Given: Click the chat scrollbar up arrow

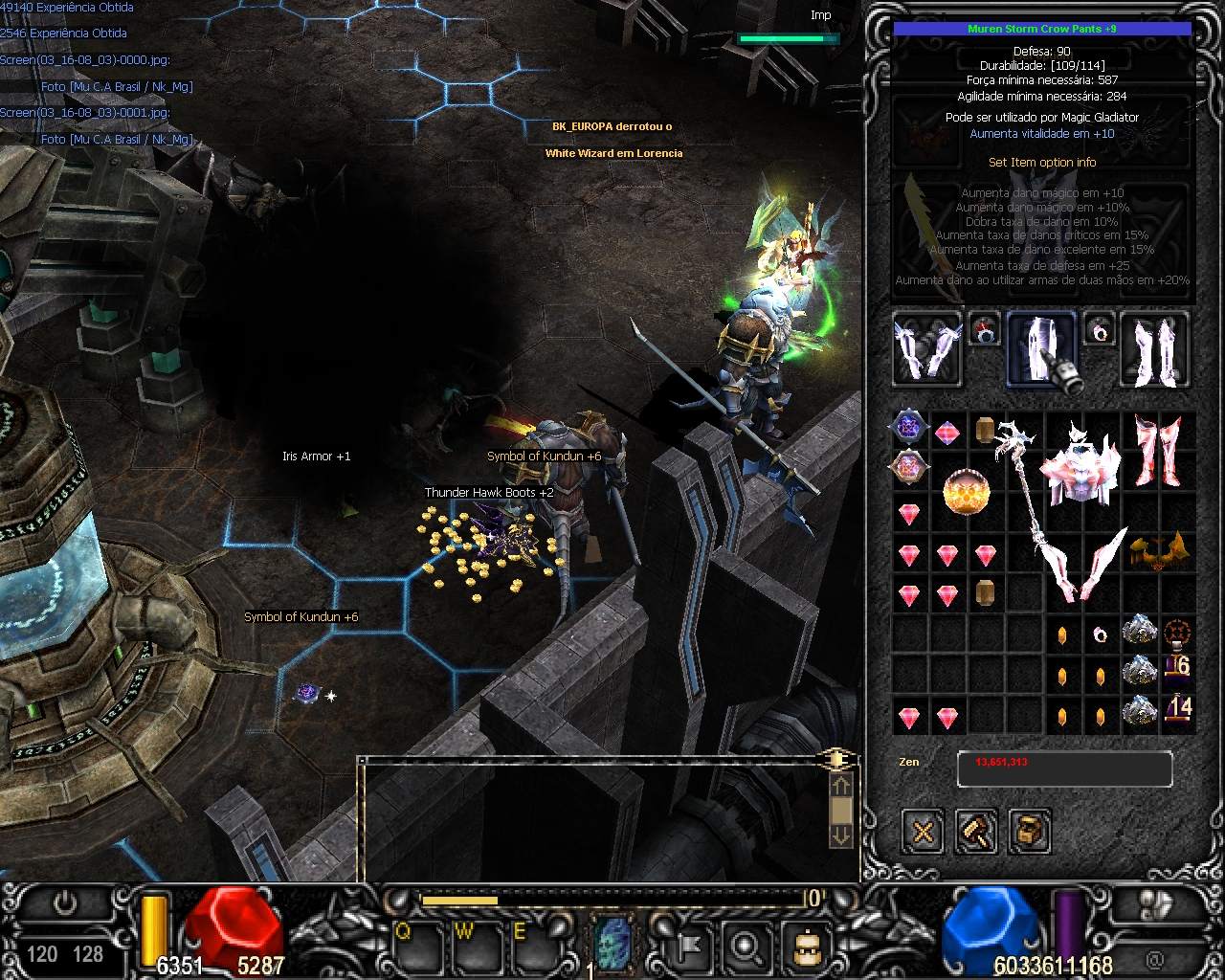Looking at the screenshot, I should click(x=840, y=786).
